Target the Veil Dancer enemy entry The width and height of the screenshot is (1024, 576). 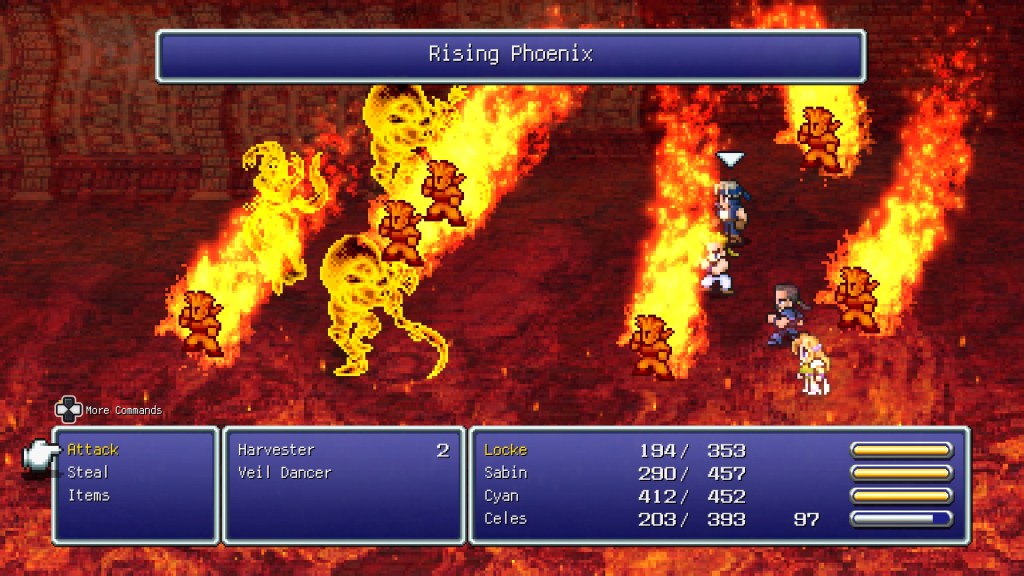coord(284,472)
